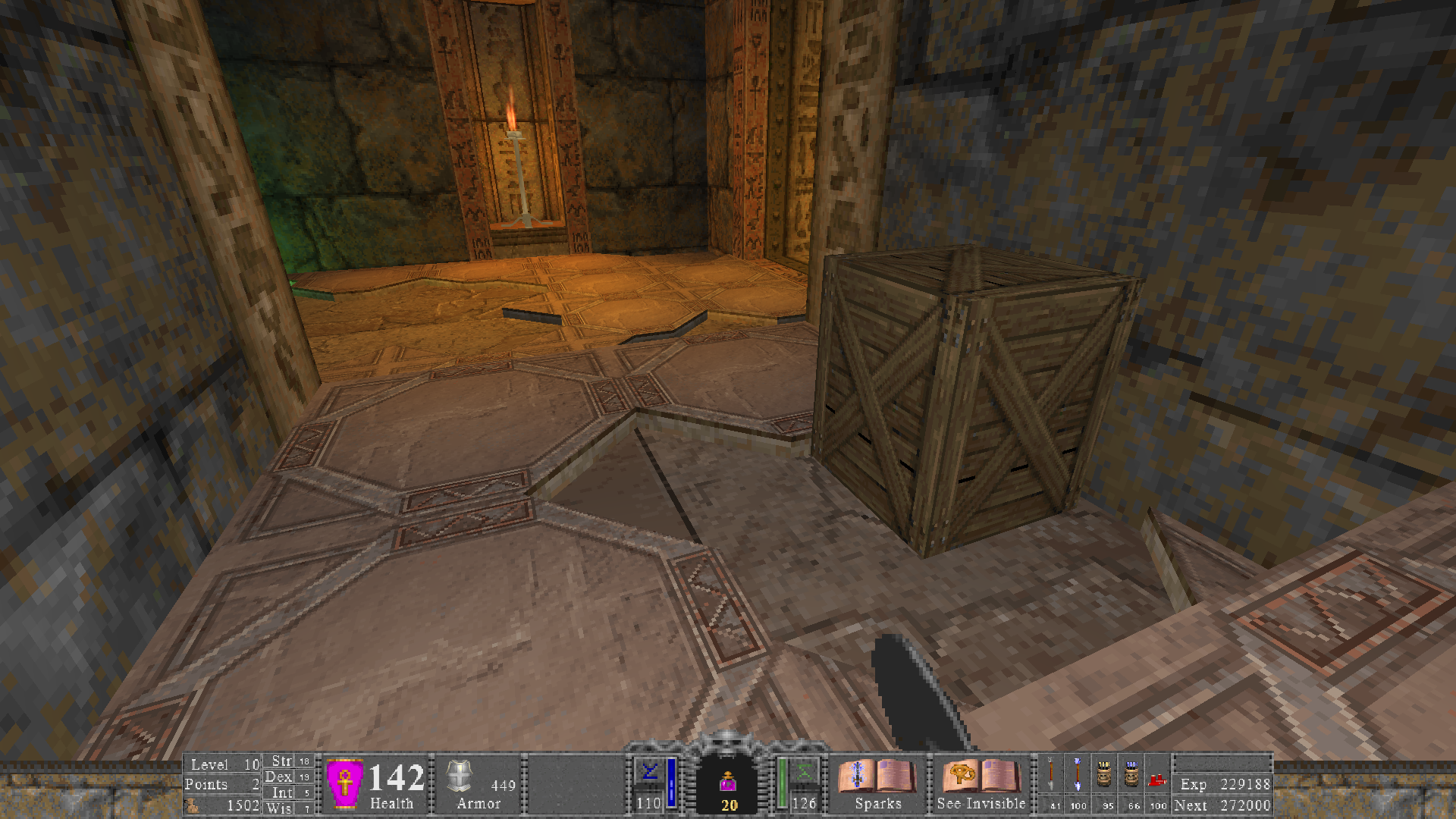Viewport: 1456px width, 819px height.
Task: Select the plain arrow ammo slot
Action: tap(1050, 775)
